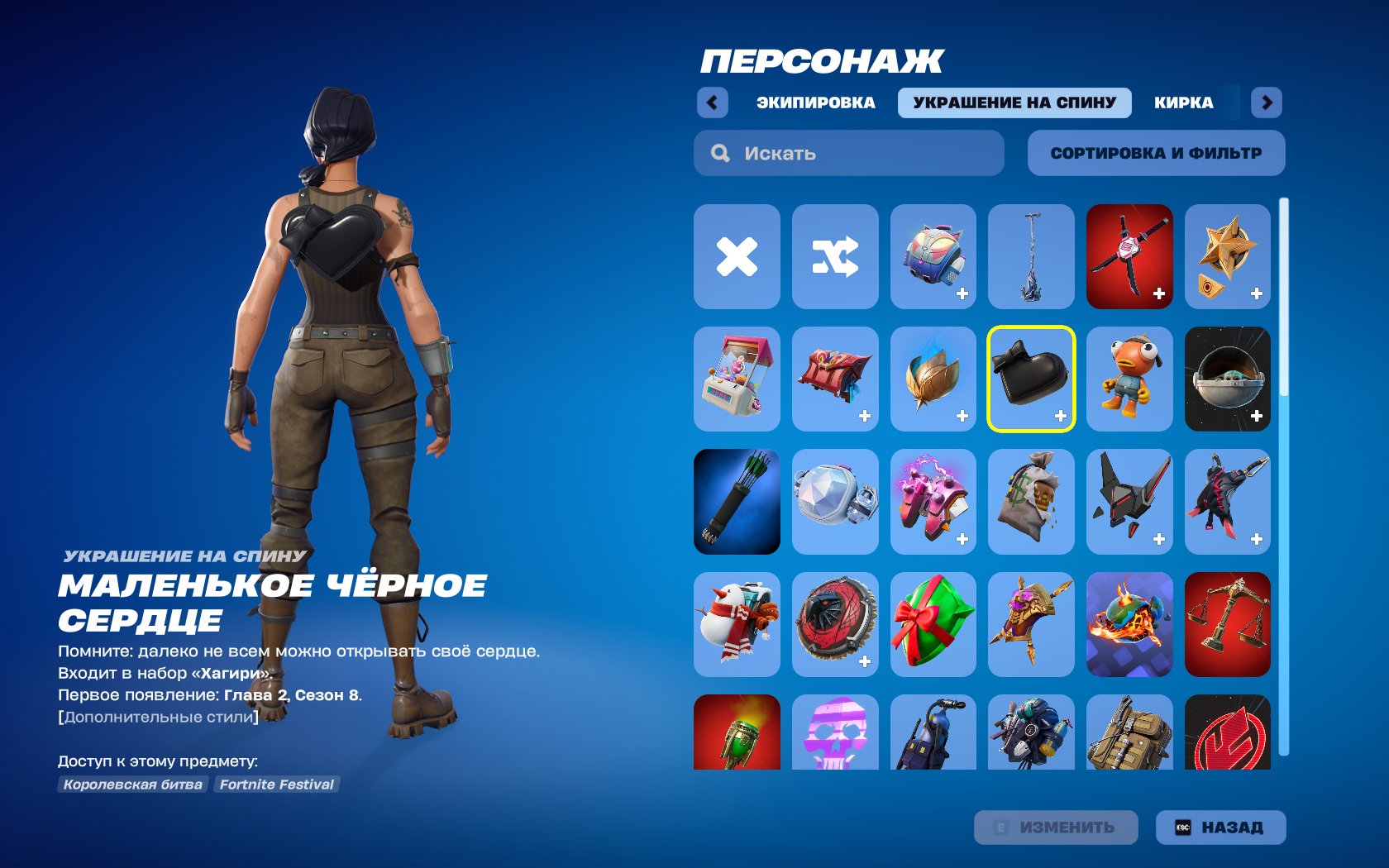Select the money bag back bling
The image size is (1389, 868).
click(x=1030, y=503)
